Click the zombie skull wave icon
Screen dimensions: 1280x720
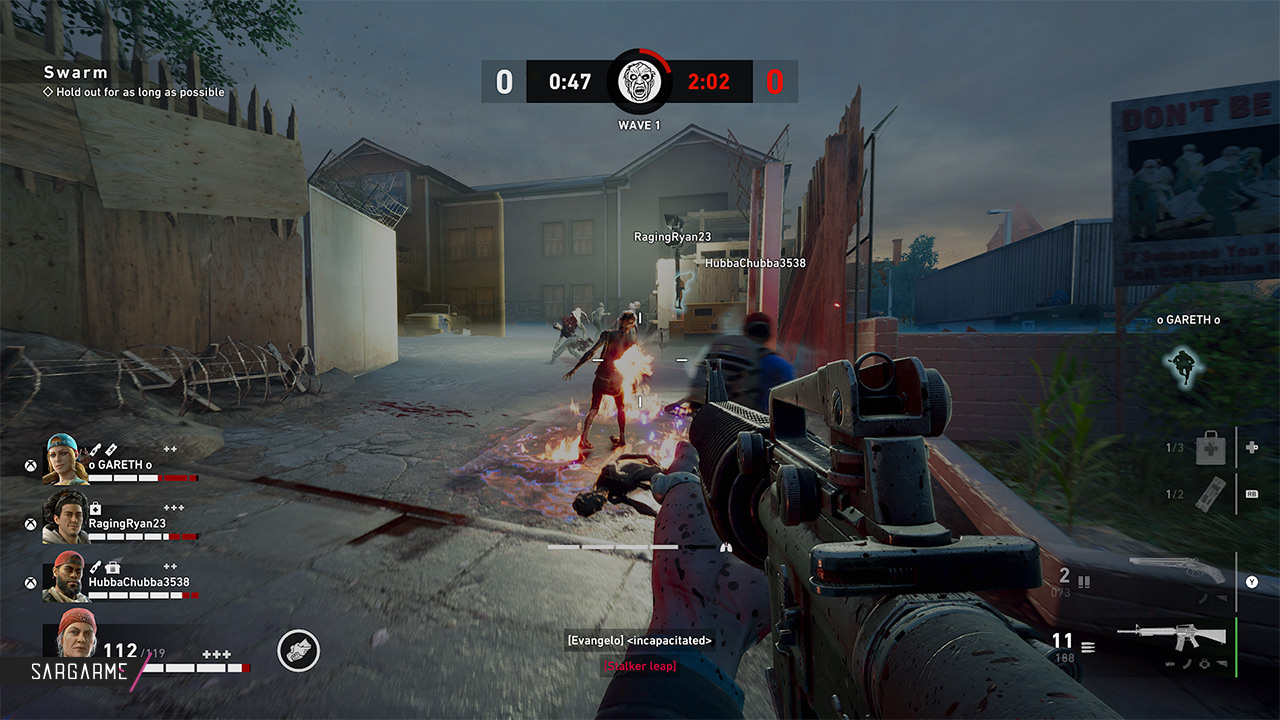coord(640,82)
